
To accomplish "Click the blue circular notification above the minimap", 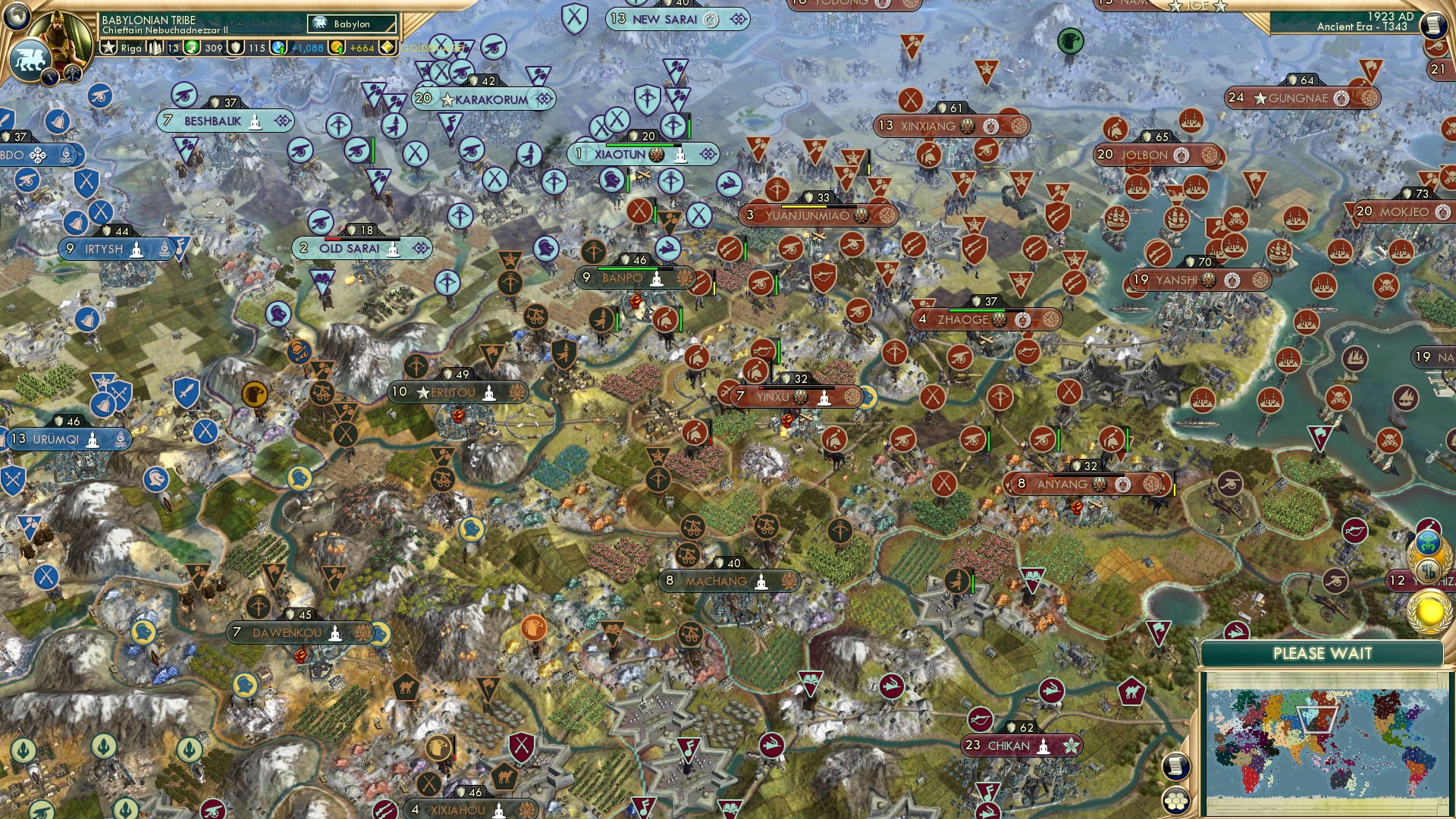I will [x=1429, y=541].
